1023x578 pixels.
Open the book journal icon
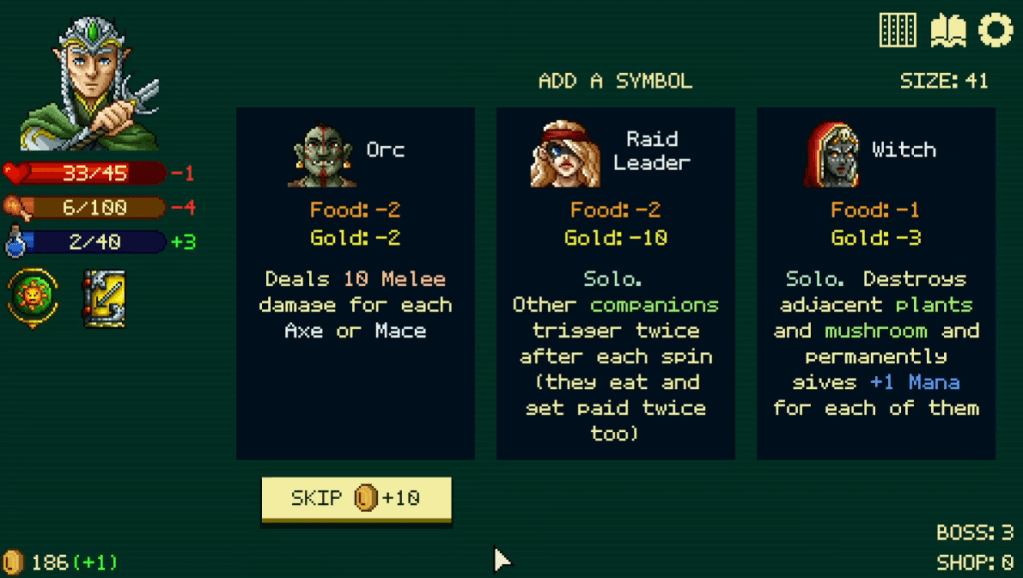tap(947, 30)
